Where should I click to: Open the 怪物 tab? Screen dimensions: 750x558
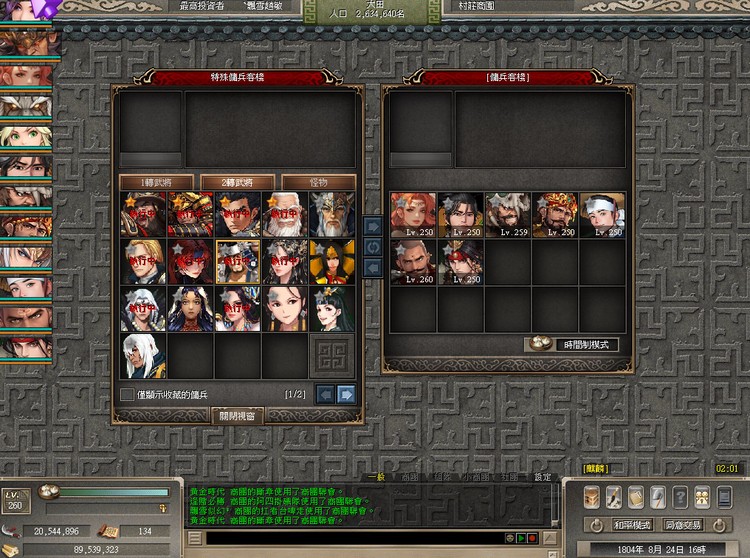coord(320,182)
